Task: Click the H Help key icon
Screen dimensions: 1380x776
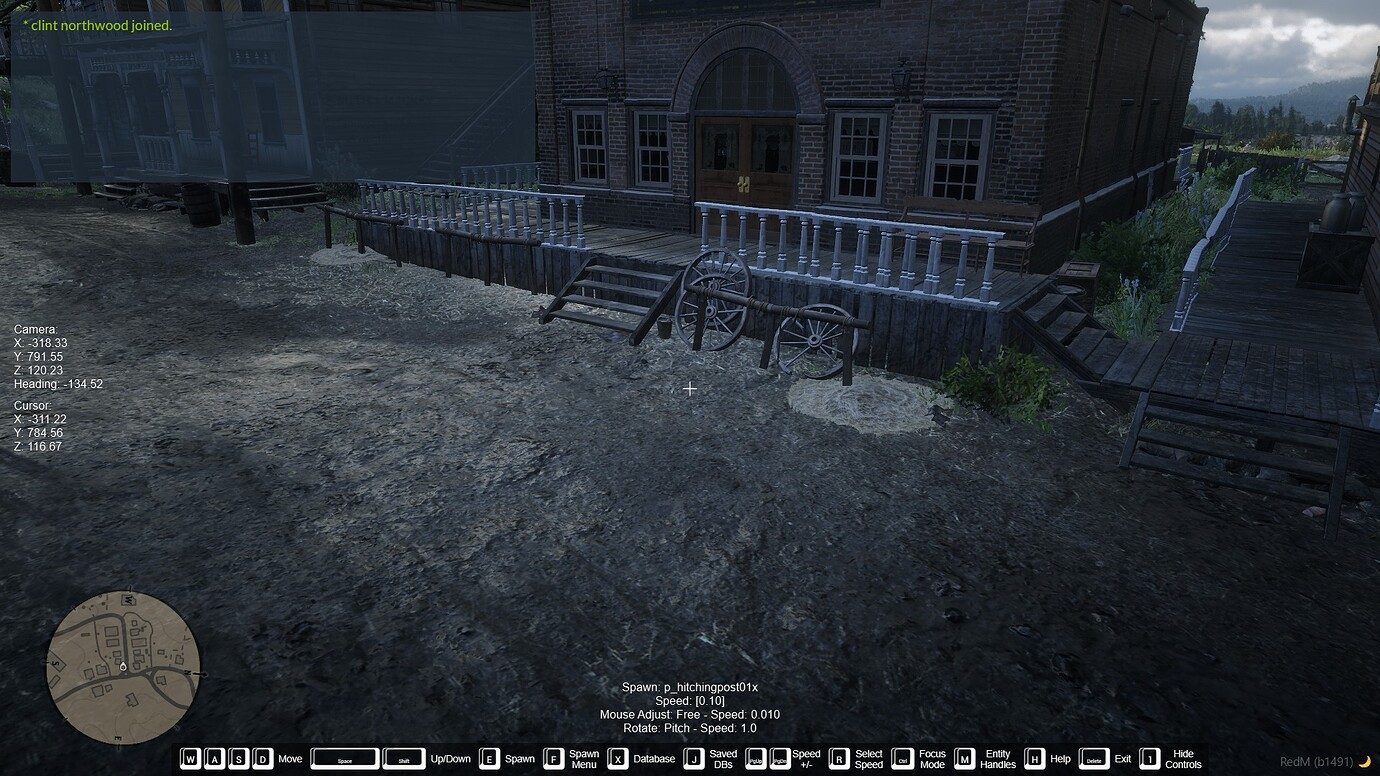Action: (1034, 758)
